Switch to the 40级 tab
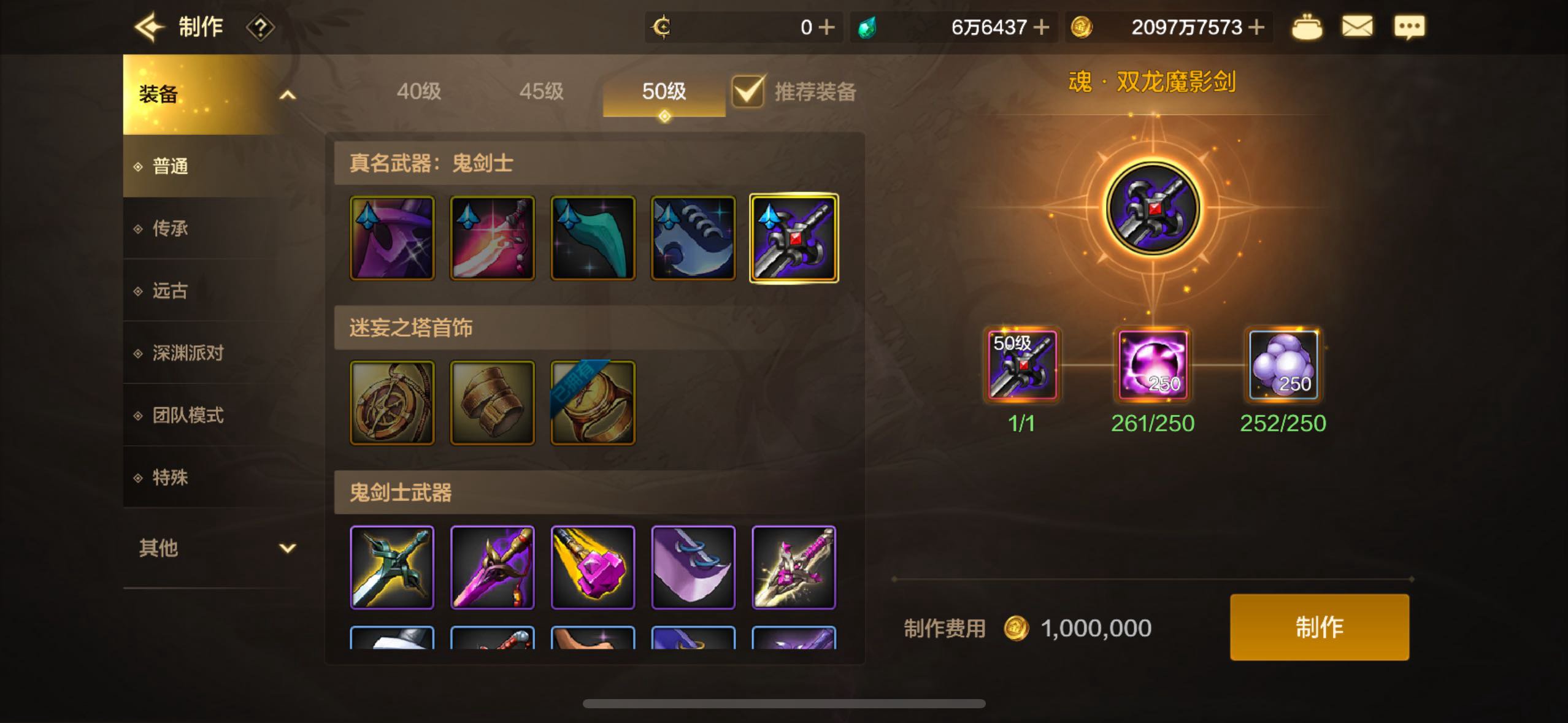 click(418, 91)
